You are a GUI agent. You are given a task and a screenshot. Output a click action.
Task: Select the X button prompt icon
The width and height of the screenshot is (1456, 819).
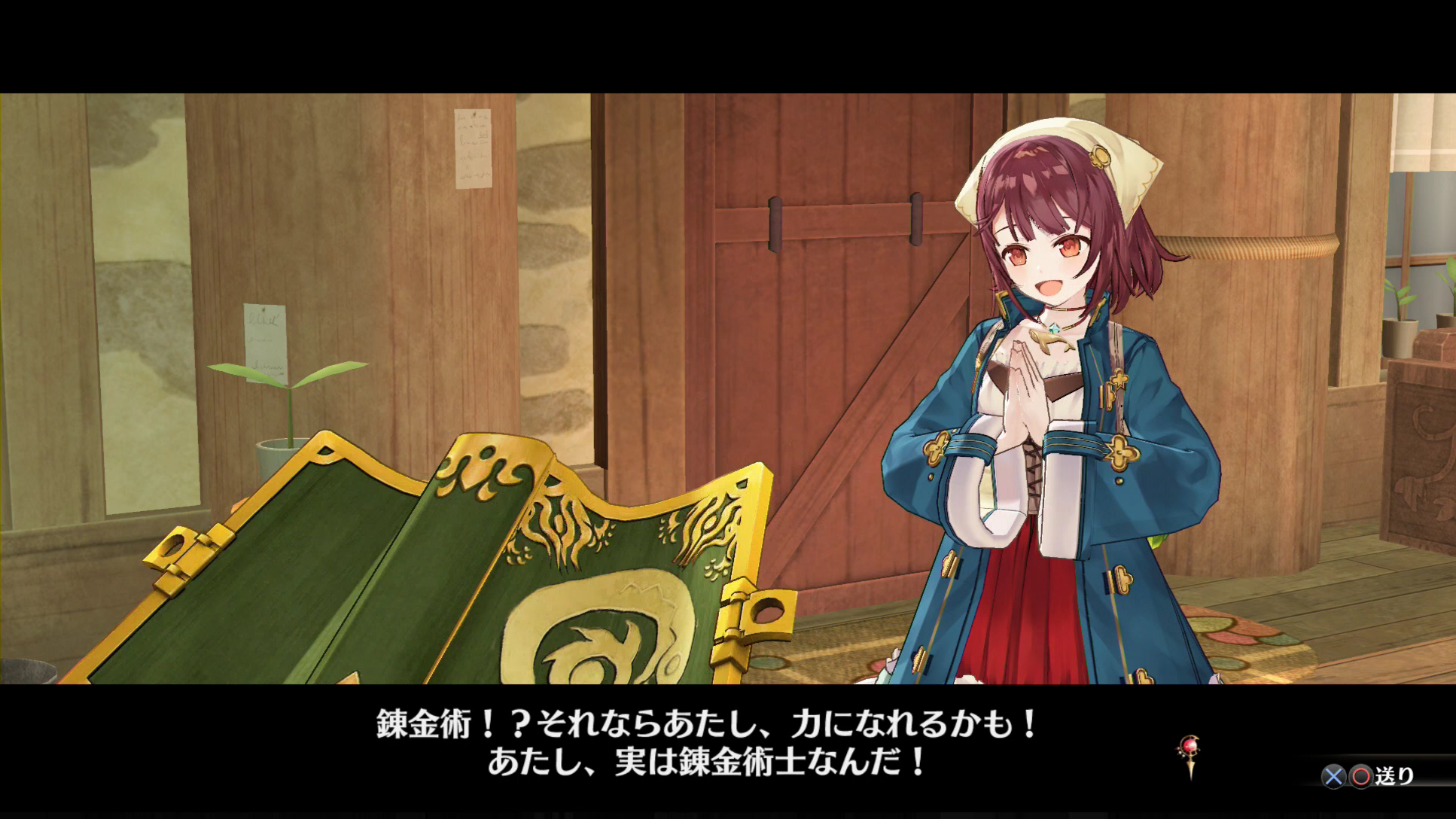(1335, 778)
